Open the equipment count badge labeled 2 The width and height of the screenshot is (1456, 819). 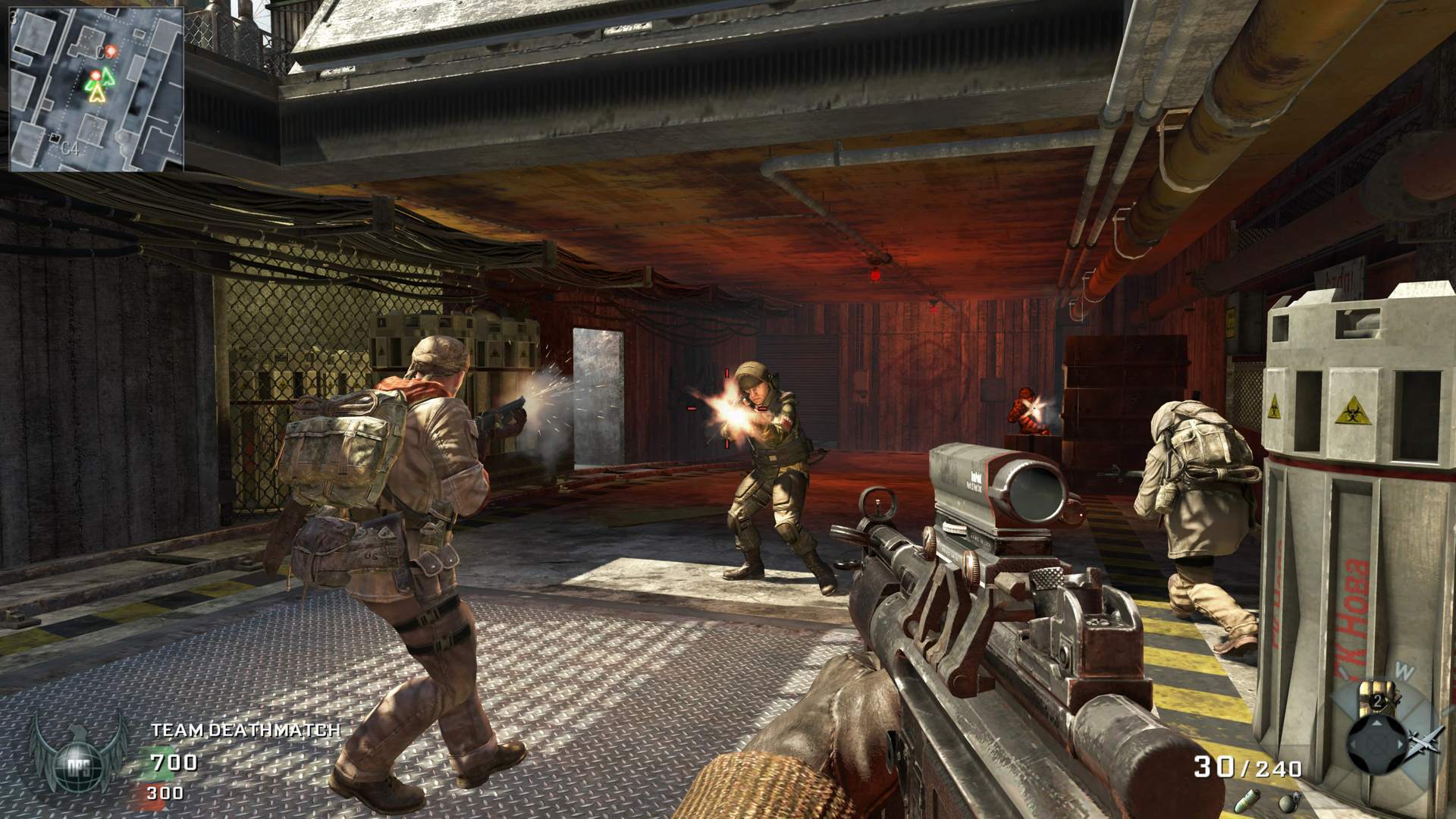click(1377, 701)
